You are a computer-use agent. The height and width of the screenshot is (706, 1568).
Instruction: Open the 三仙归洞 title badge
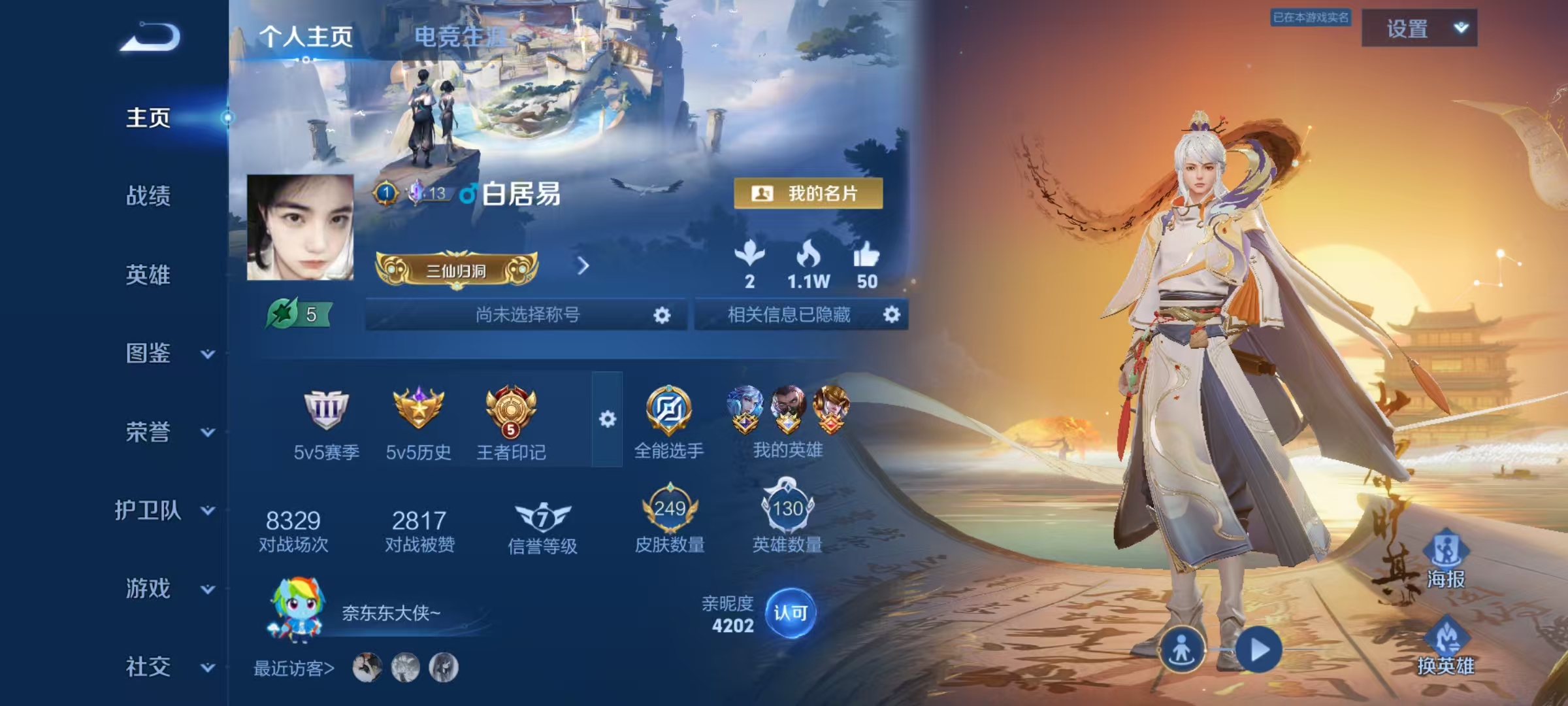[457, 269]
